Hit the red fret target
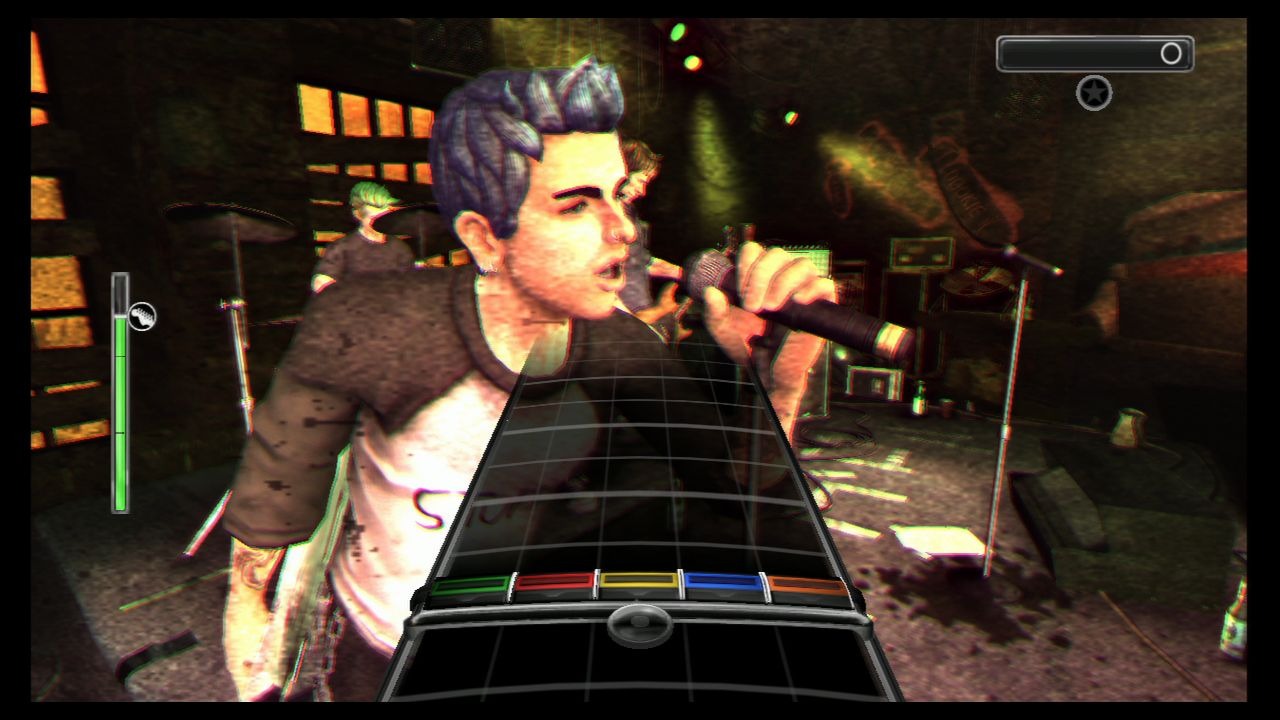This screenshot has height=720, width=1280. point(553,586)
